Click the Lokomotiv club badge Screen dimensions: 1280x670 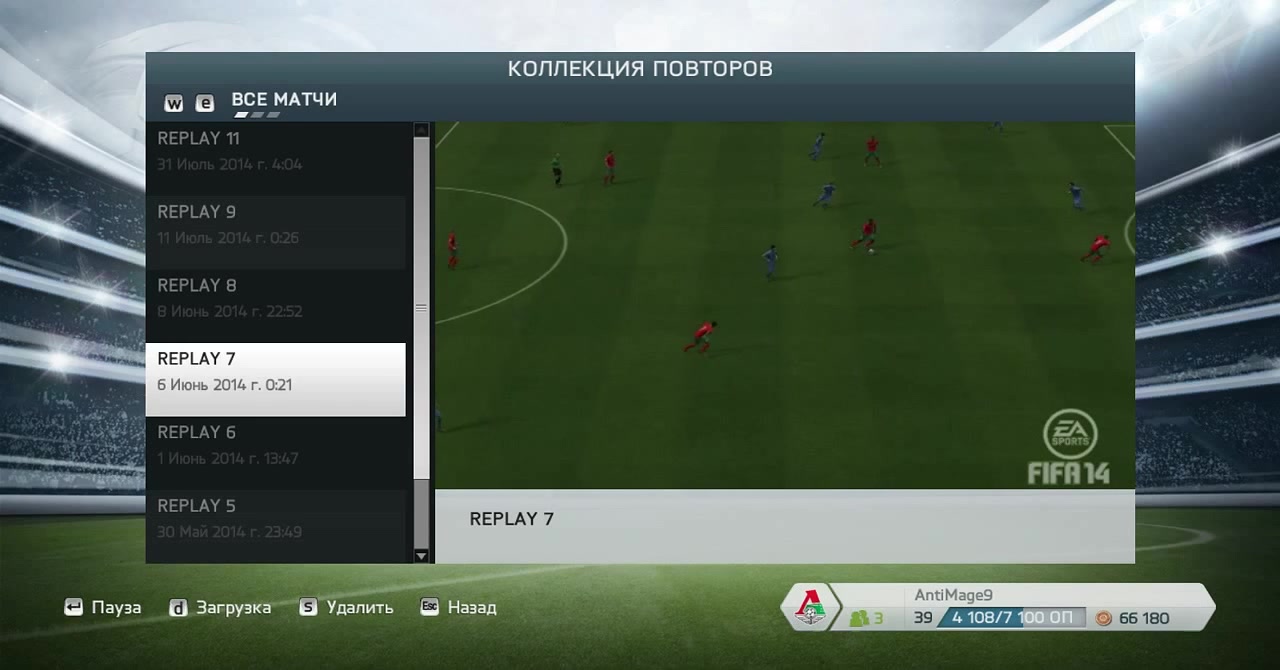pos(810,608)
